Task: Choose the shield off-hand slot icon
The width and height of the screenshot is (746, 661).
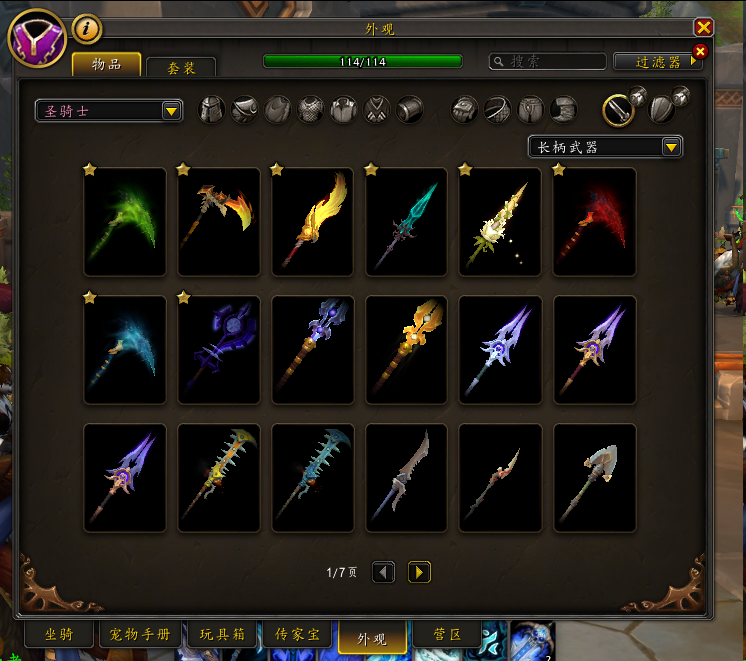Action: (x=662, y=109)
